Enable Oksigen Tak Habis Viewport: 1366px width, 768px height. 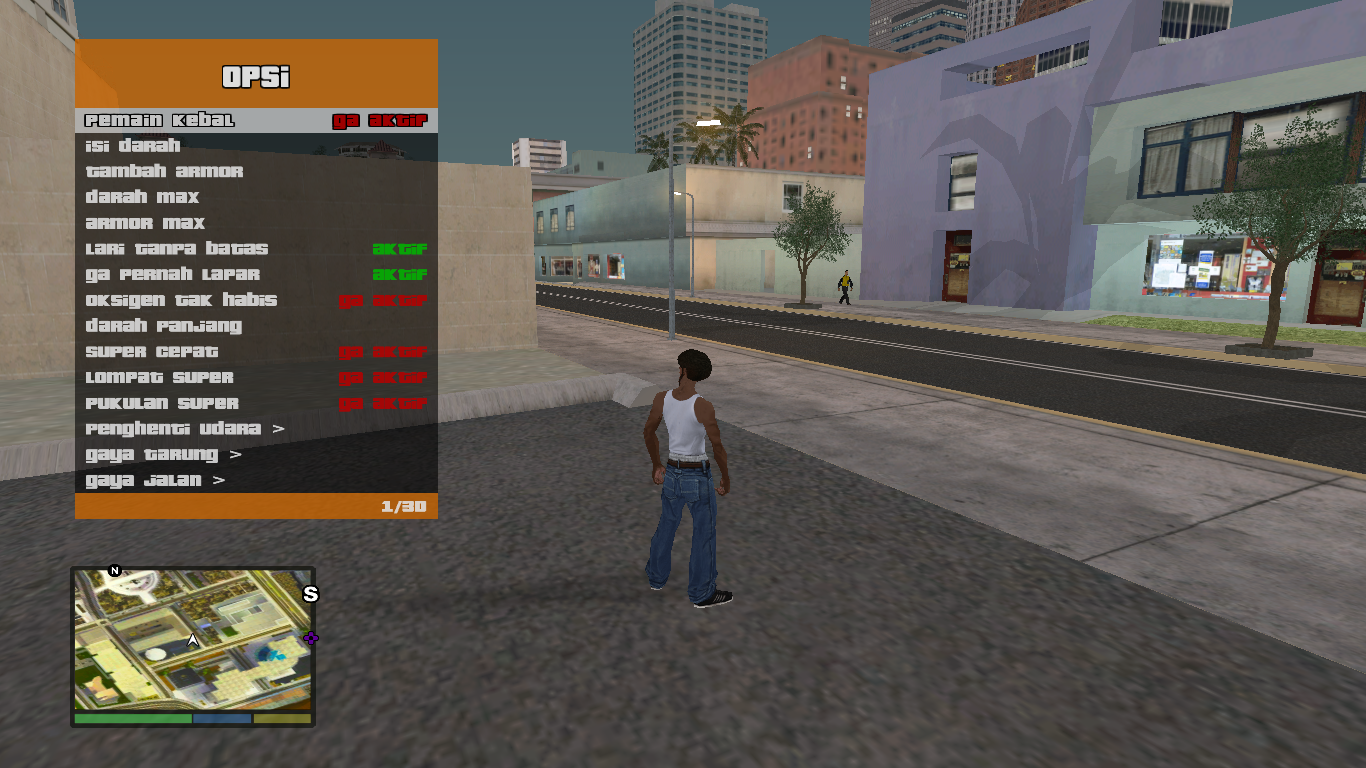pyautogui.click(x=255, y=300)
